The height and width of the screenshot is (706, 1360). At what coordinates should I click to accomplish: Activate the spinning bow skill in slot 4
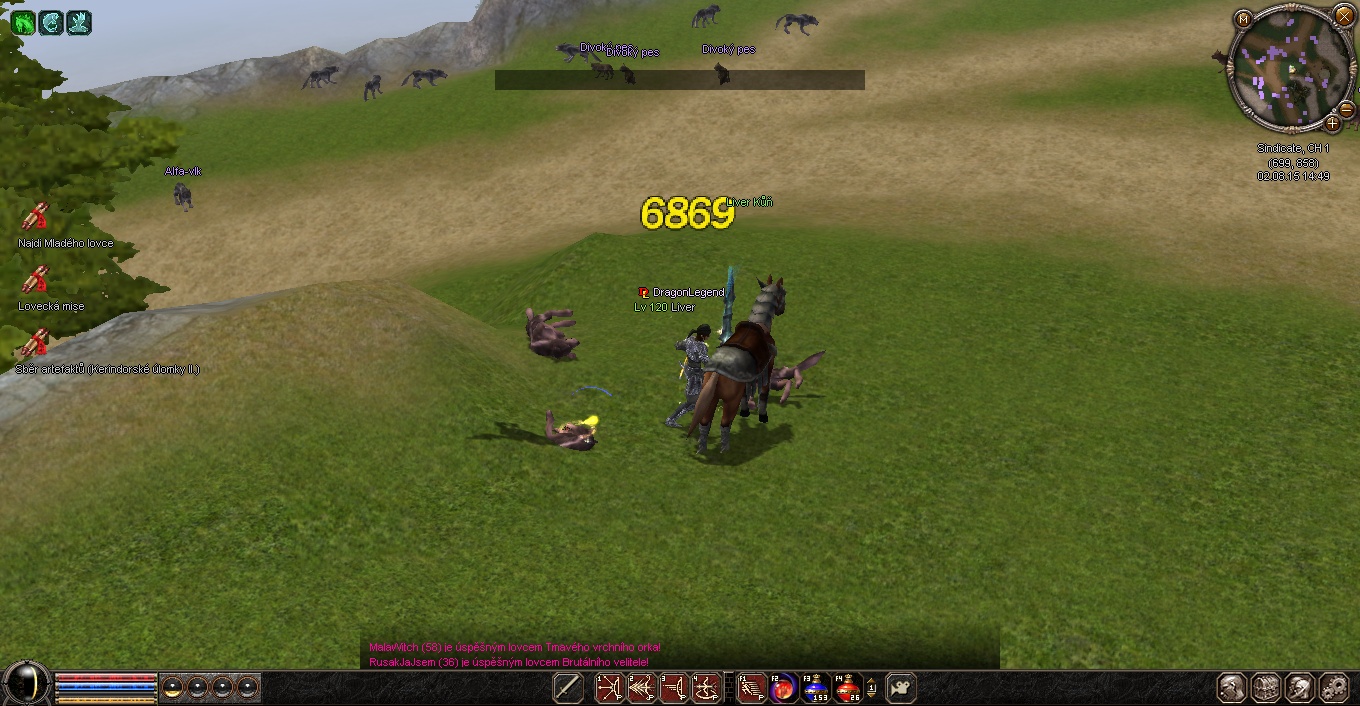706,688
